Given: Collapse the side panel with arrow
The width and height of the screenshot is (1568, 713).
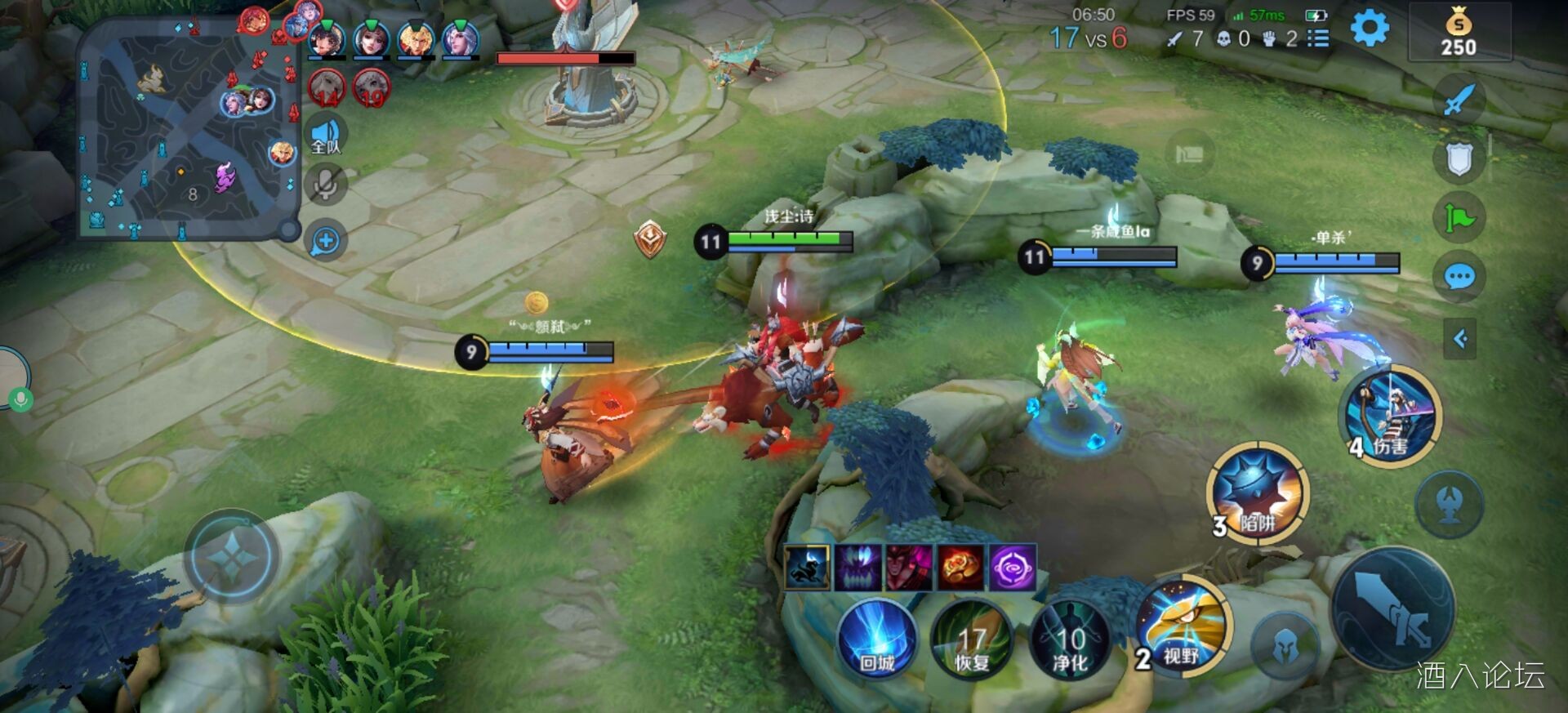Looking at the screenshot, I should 1460,339.
